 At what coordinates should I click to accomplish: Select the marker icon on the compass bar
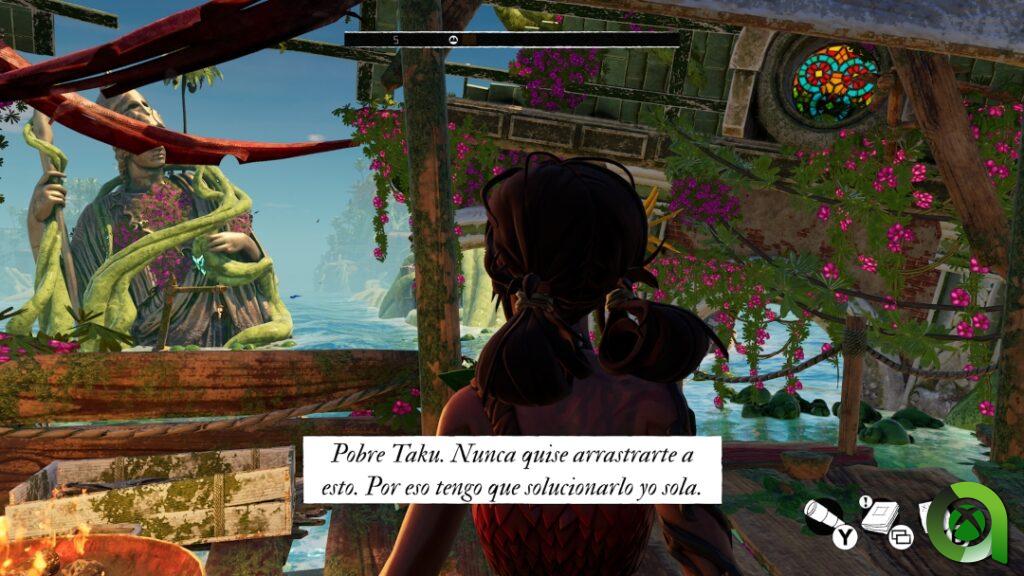[451, 39]
